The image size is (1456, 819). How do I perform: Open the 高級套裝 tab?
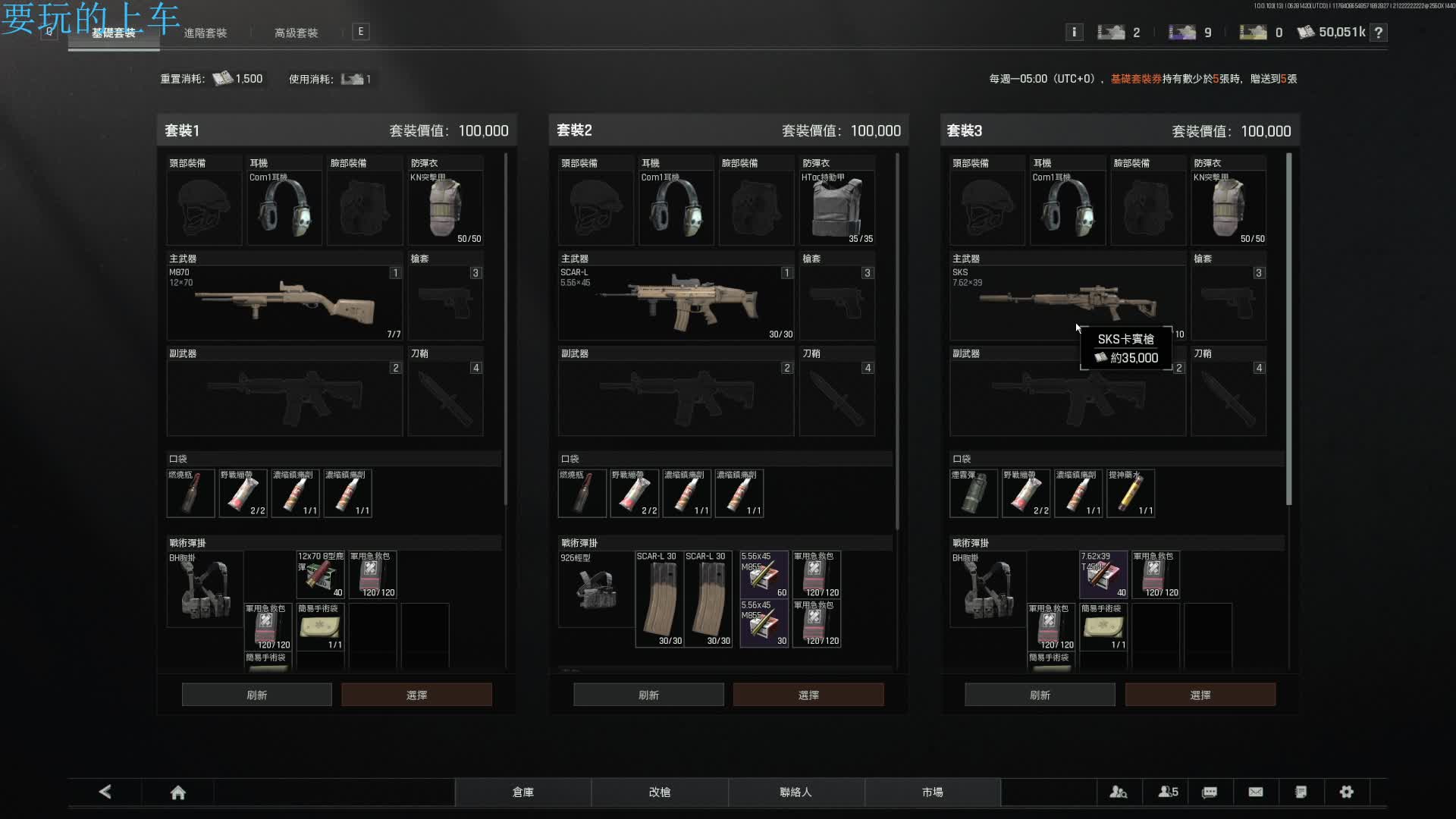(296, 33)
